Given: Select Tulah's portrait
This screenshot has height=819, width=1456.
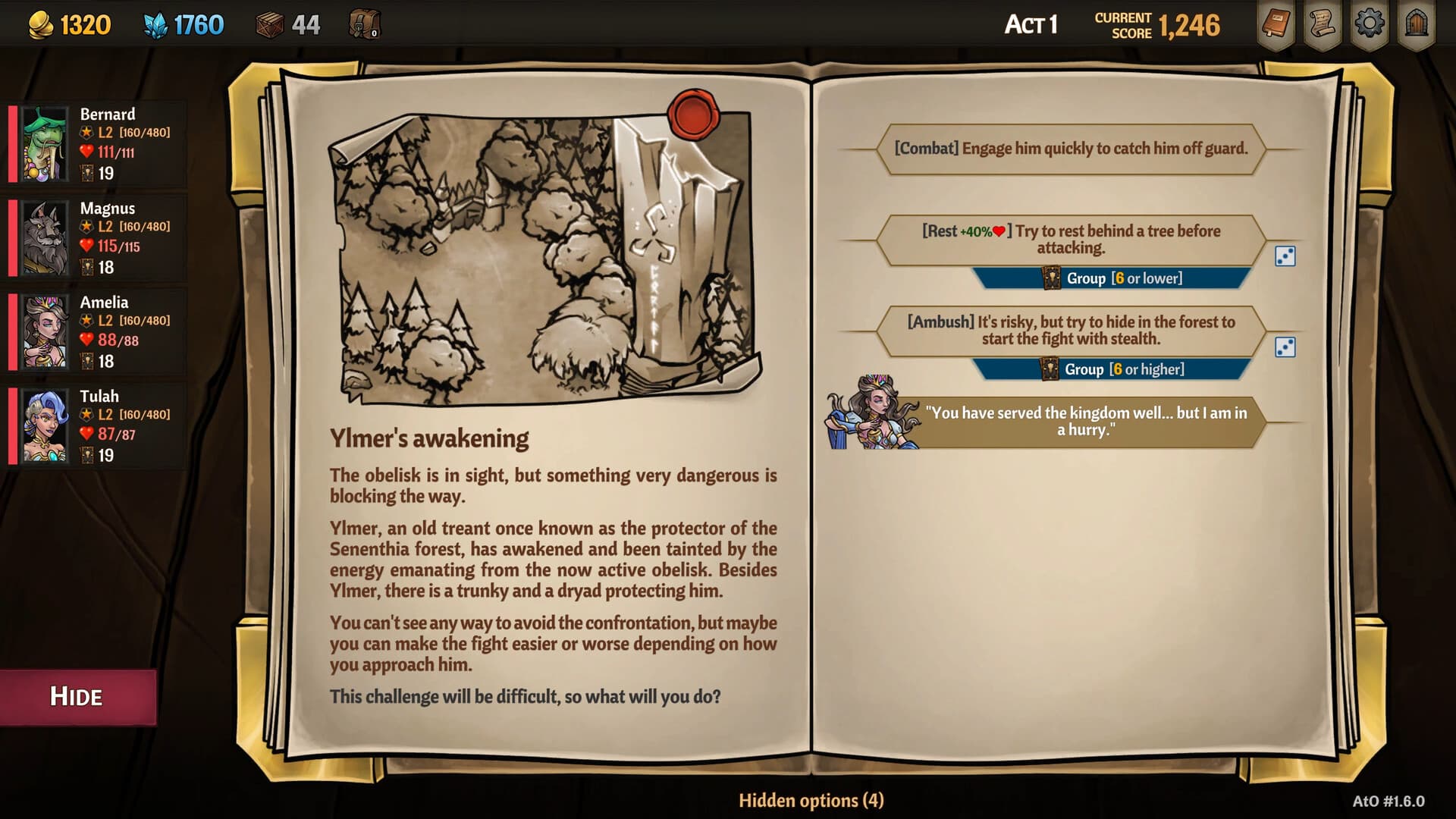Looking at the screenshot, I should coord(45,426).
